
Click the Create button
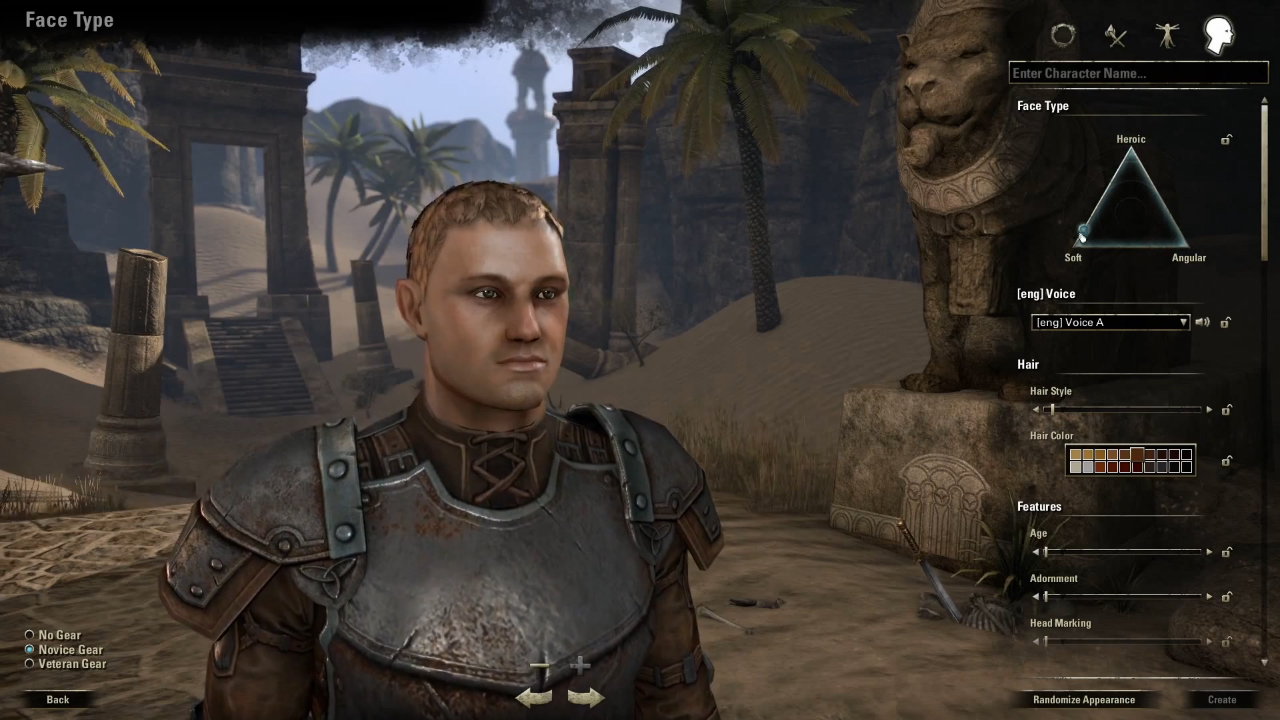1222,699
